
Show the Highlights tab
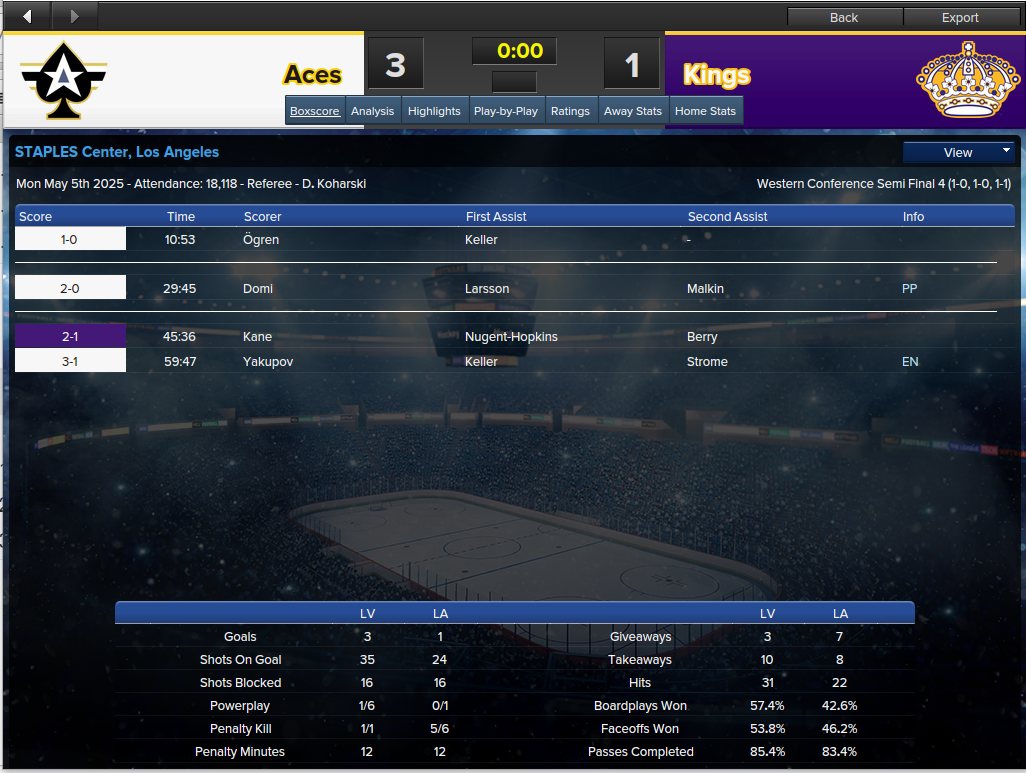tap(434, 111)
